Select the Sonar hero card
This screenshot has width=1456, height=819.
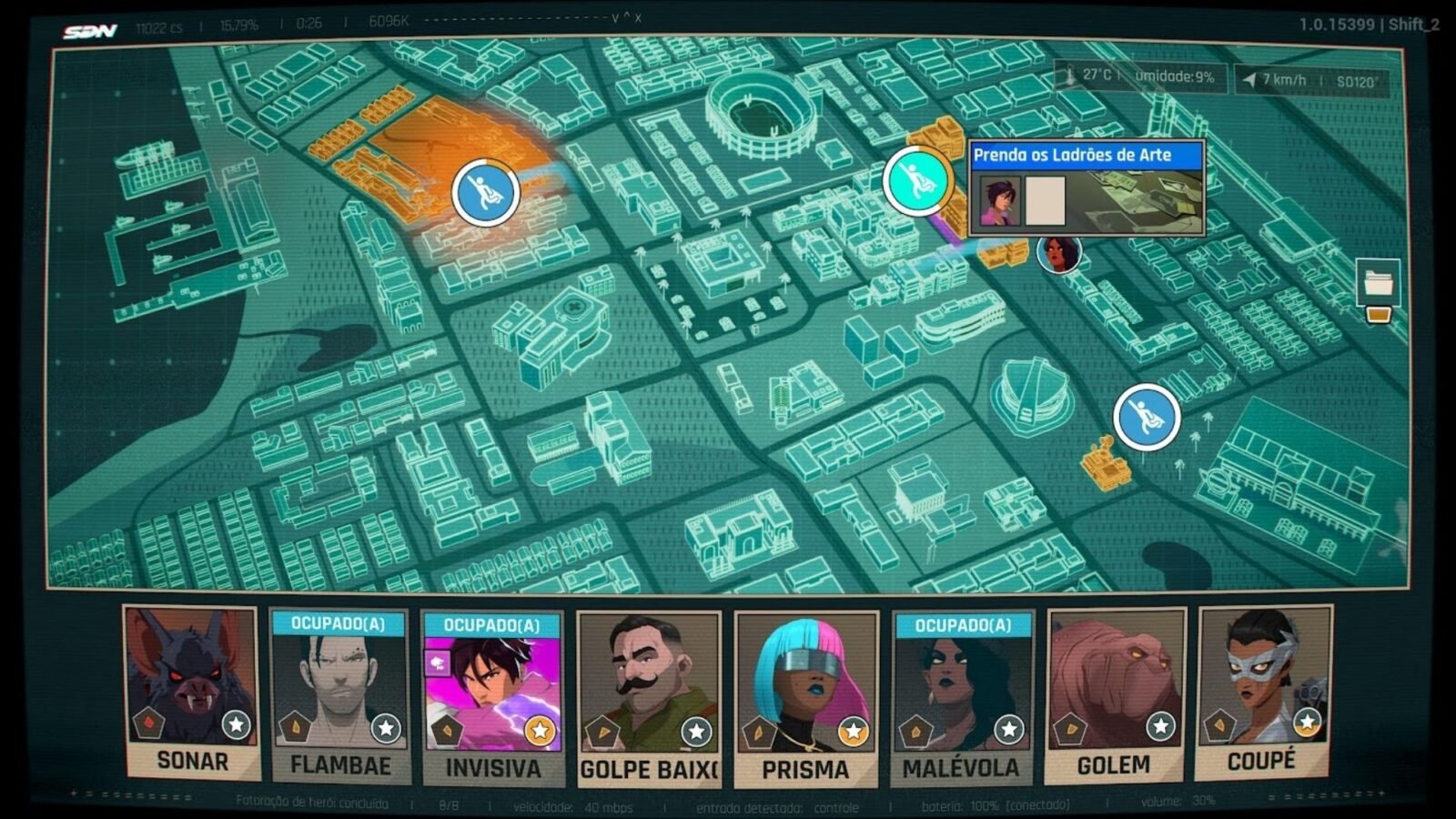click(x=192, y=693)
